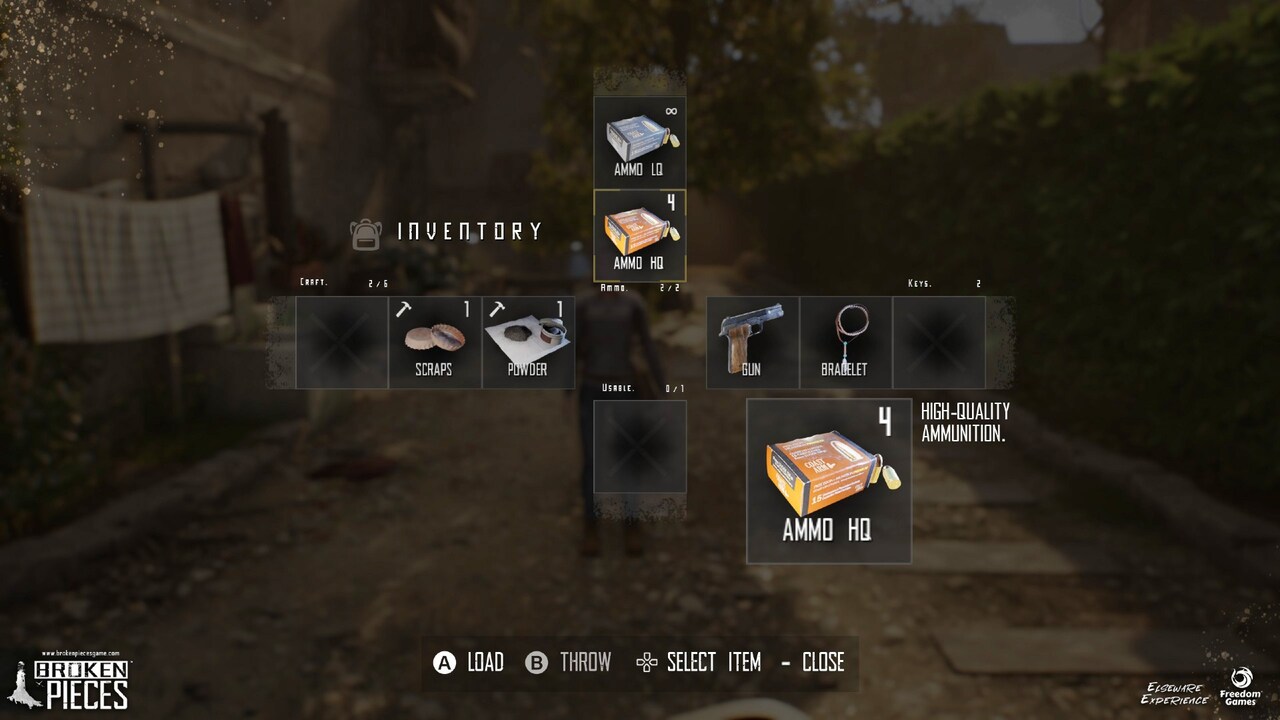Screen dimensions: 1280x720
Task: Throw the selected item away
Action: tap(568, 662)
